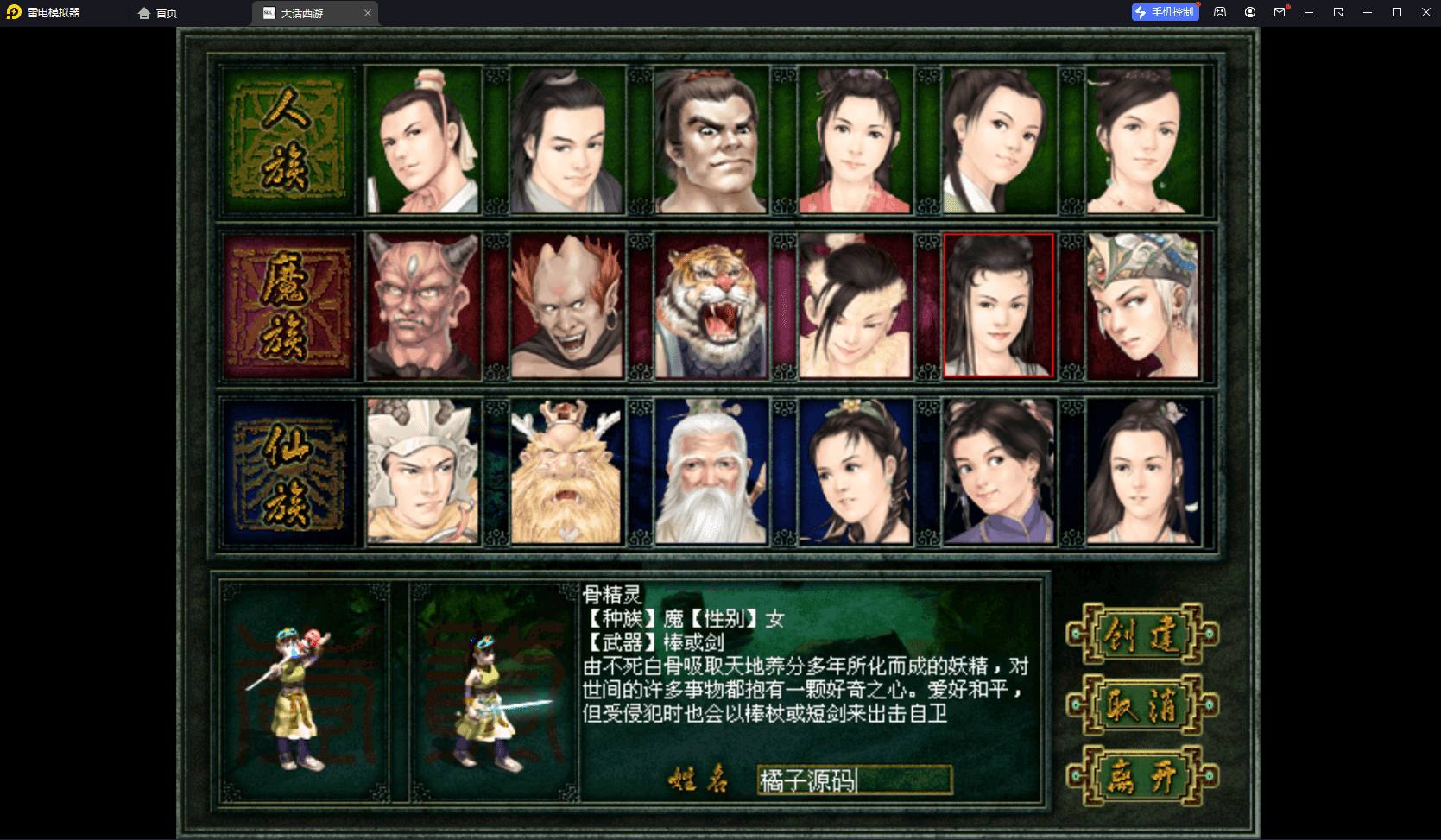Click the 取消 (Cancel) button

(1141, 704)
